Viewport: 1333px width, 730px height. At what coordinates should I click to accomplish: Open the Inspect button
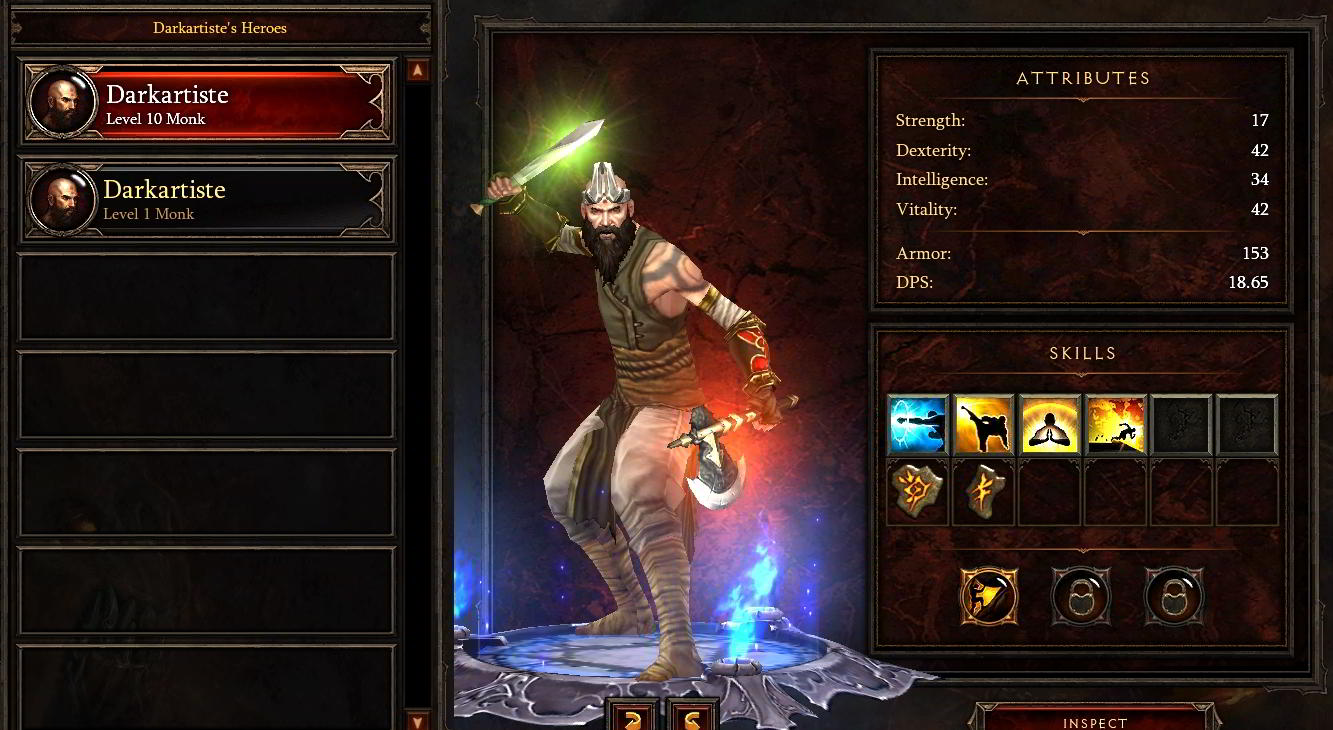[1095, 720]
